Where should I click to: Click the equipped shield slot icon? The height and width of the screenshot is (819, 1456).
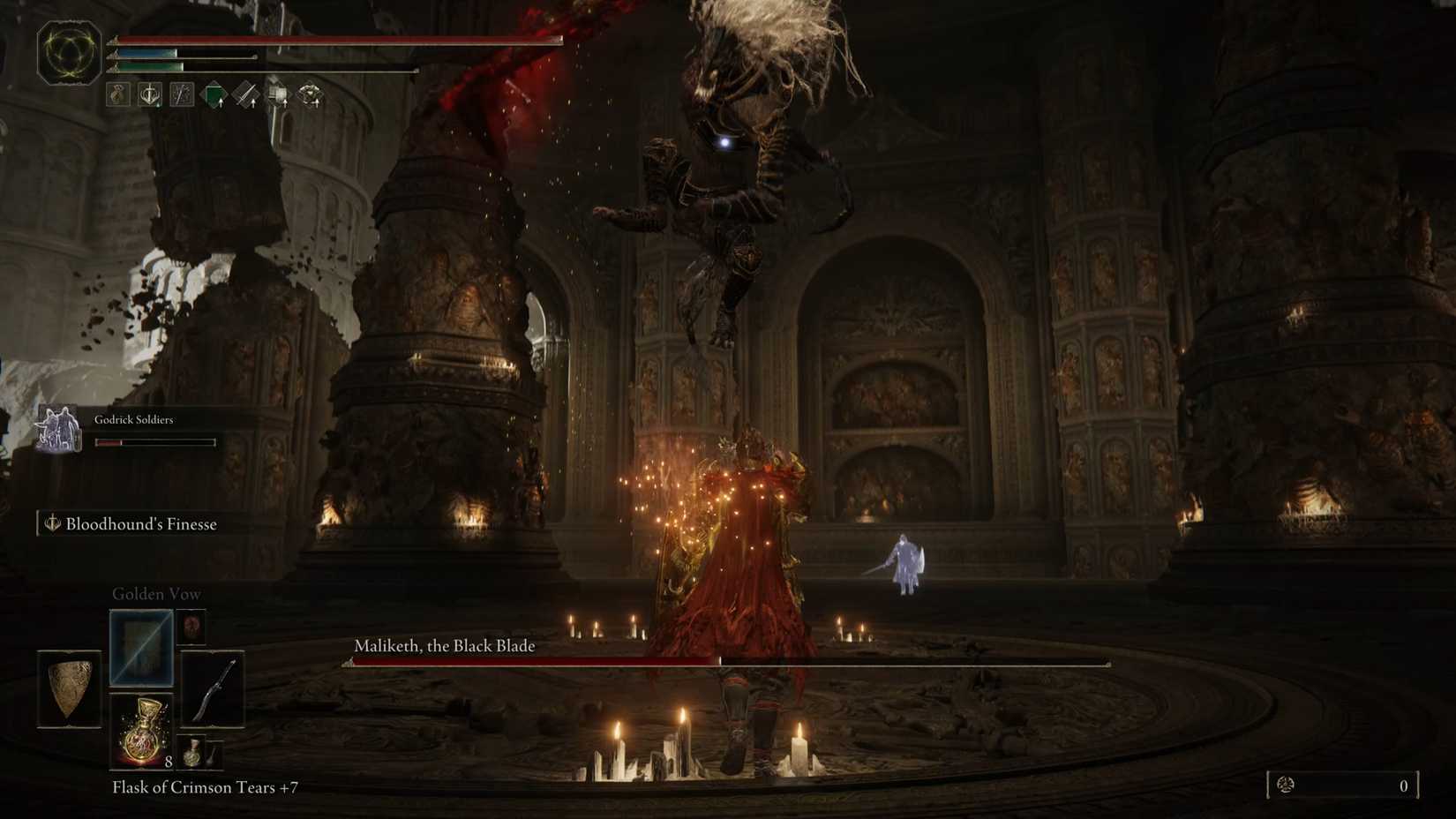click(x=68, y=688)
